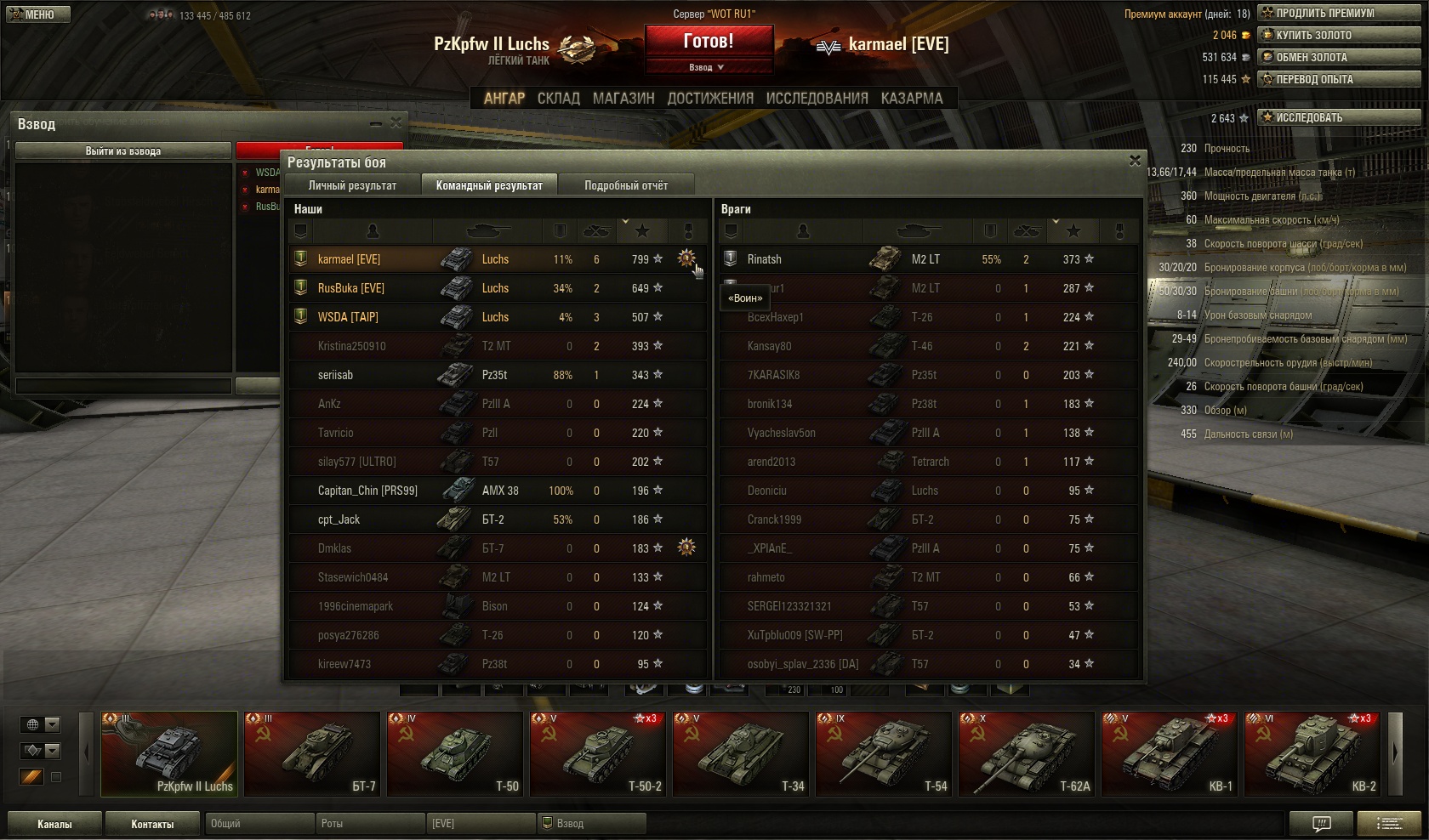The image size is (1429, 840).
Task: Open the ИССЛЕДОВАНИЯ tech tree
Action: point(817,99)
